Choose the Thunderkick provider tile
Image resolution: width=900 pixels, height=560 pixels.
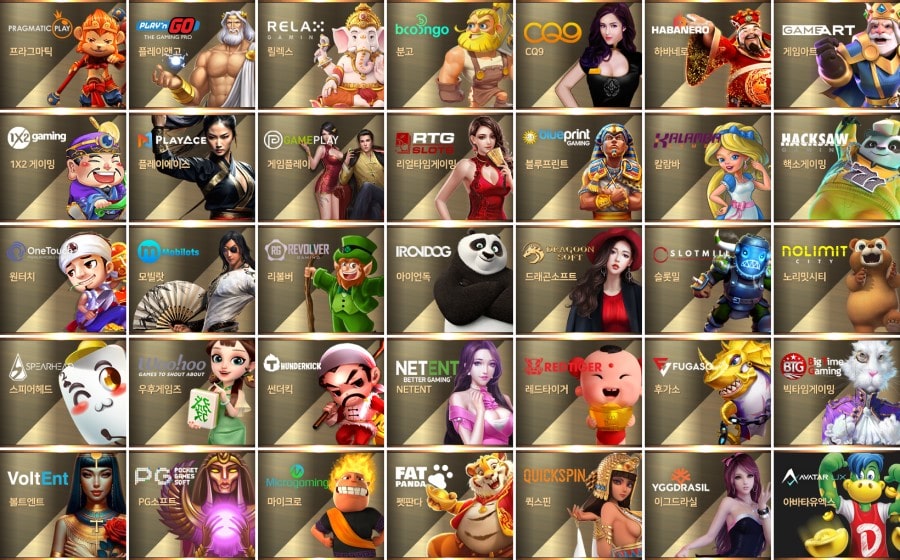point(321,391)
